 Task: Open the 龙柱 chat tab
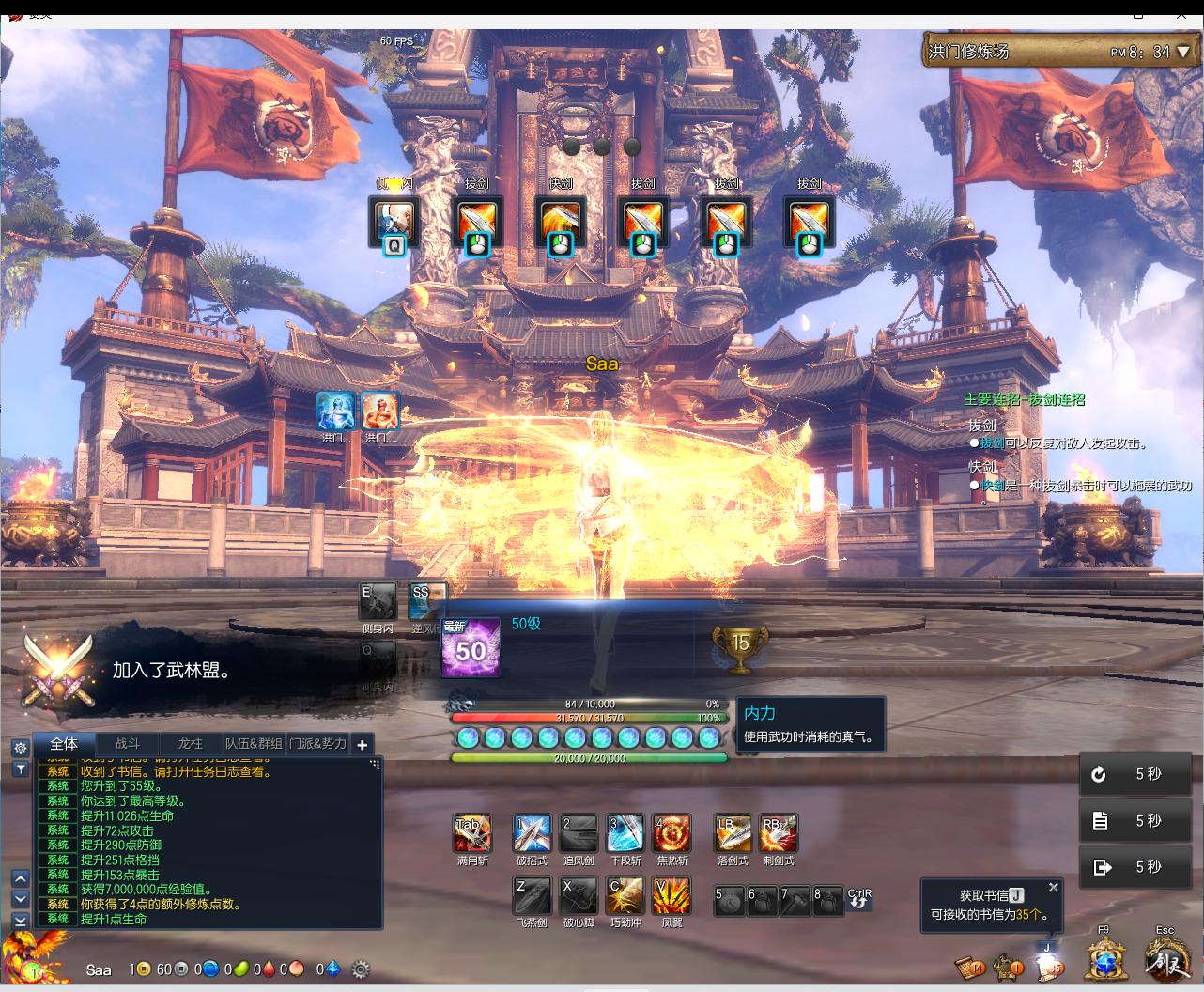pyautogui.click(x=191, y=744)
